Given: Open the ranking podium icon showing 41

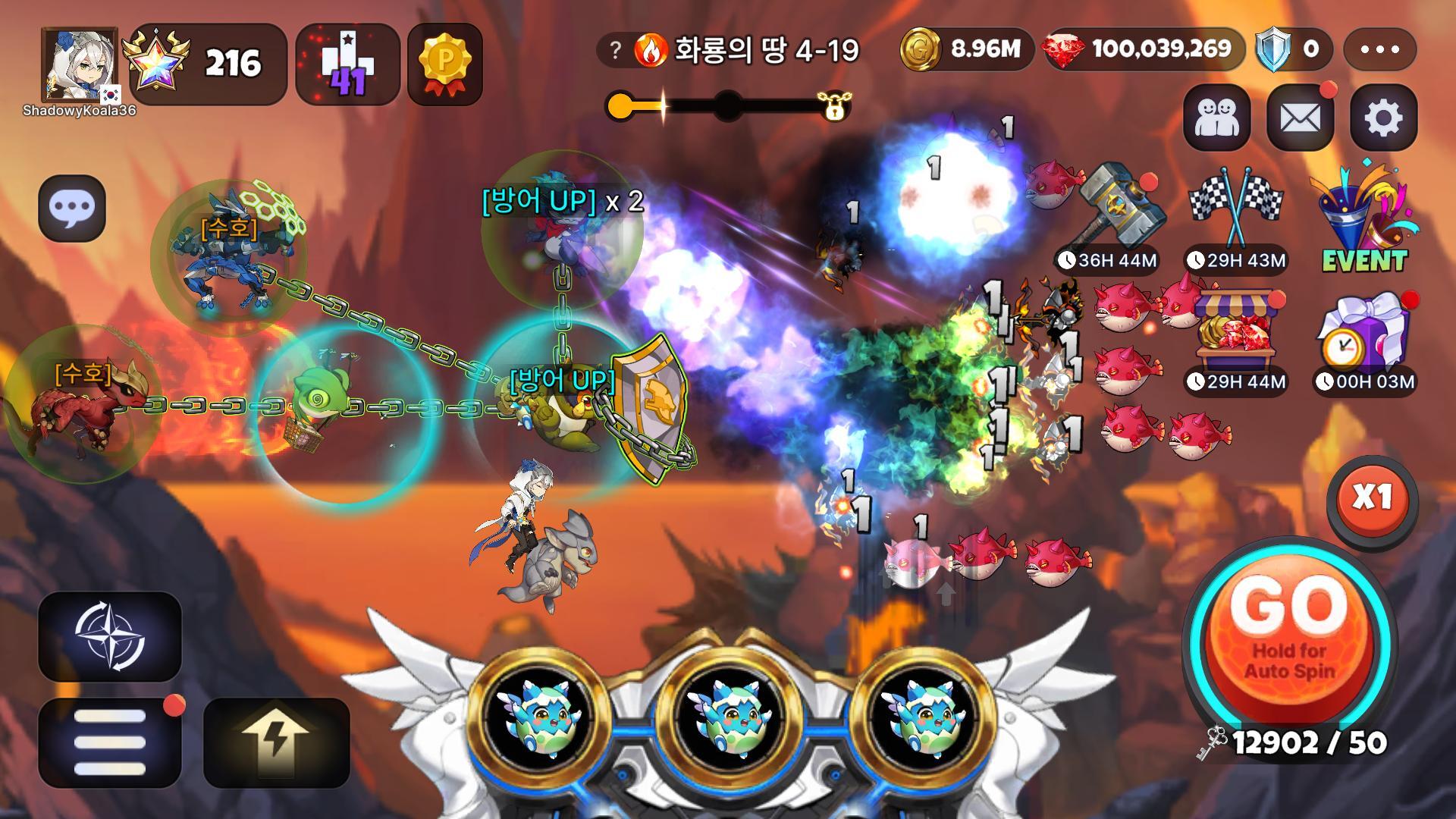Looking at the screenshot, I should (x=347, y=64).
